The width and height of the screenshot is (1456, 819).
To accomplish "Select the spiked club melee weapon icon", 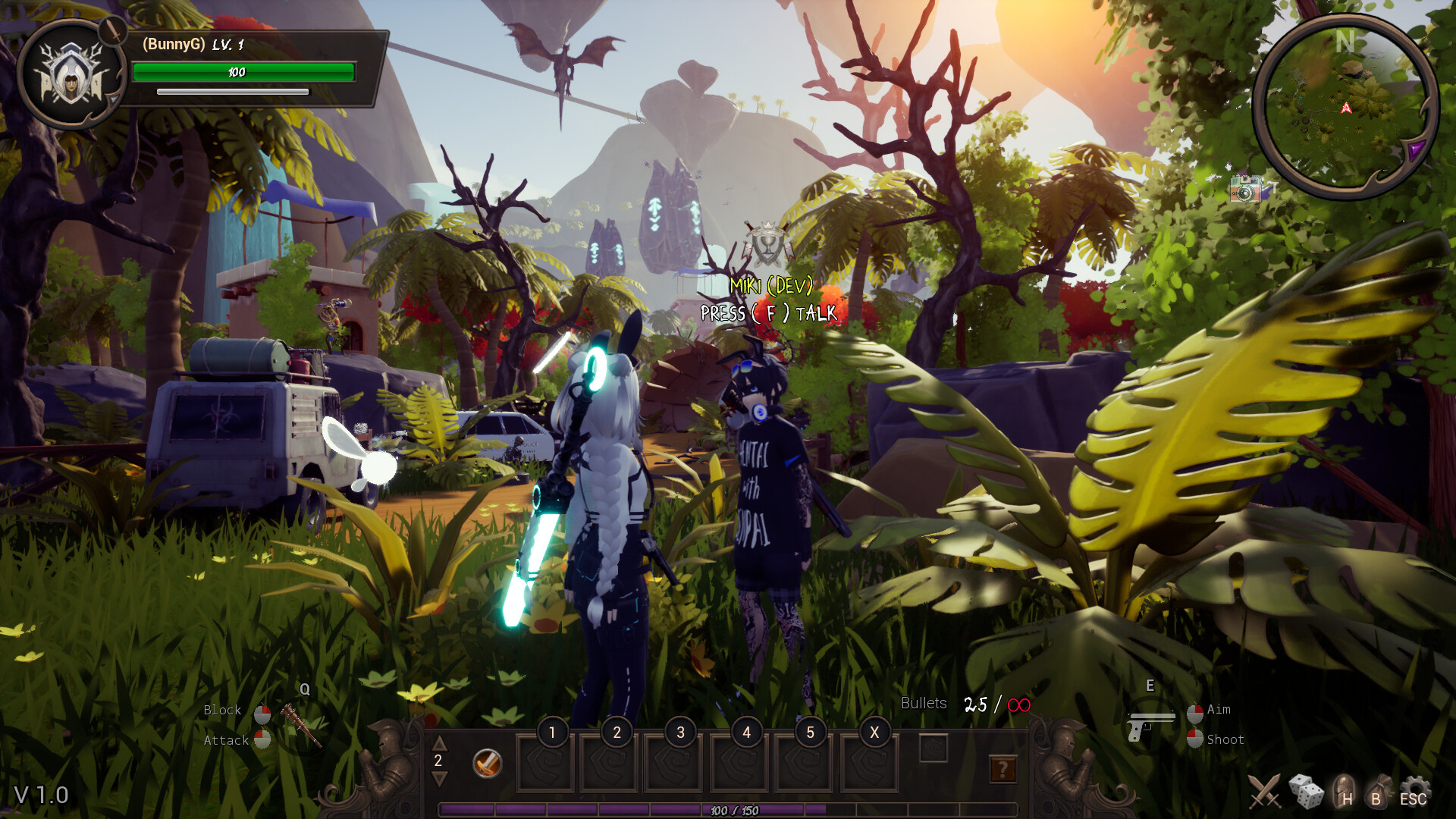I will click(x=301, y=724).
